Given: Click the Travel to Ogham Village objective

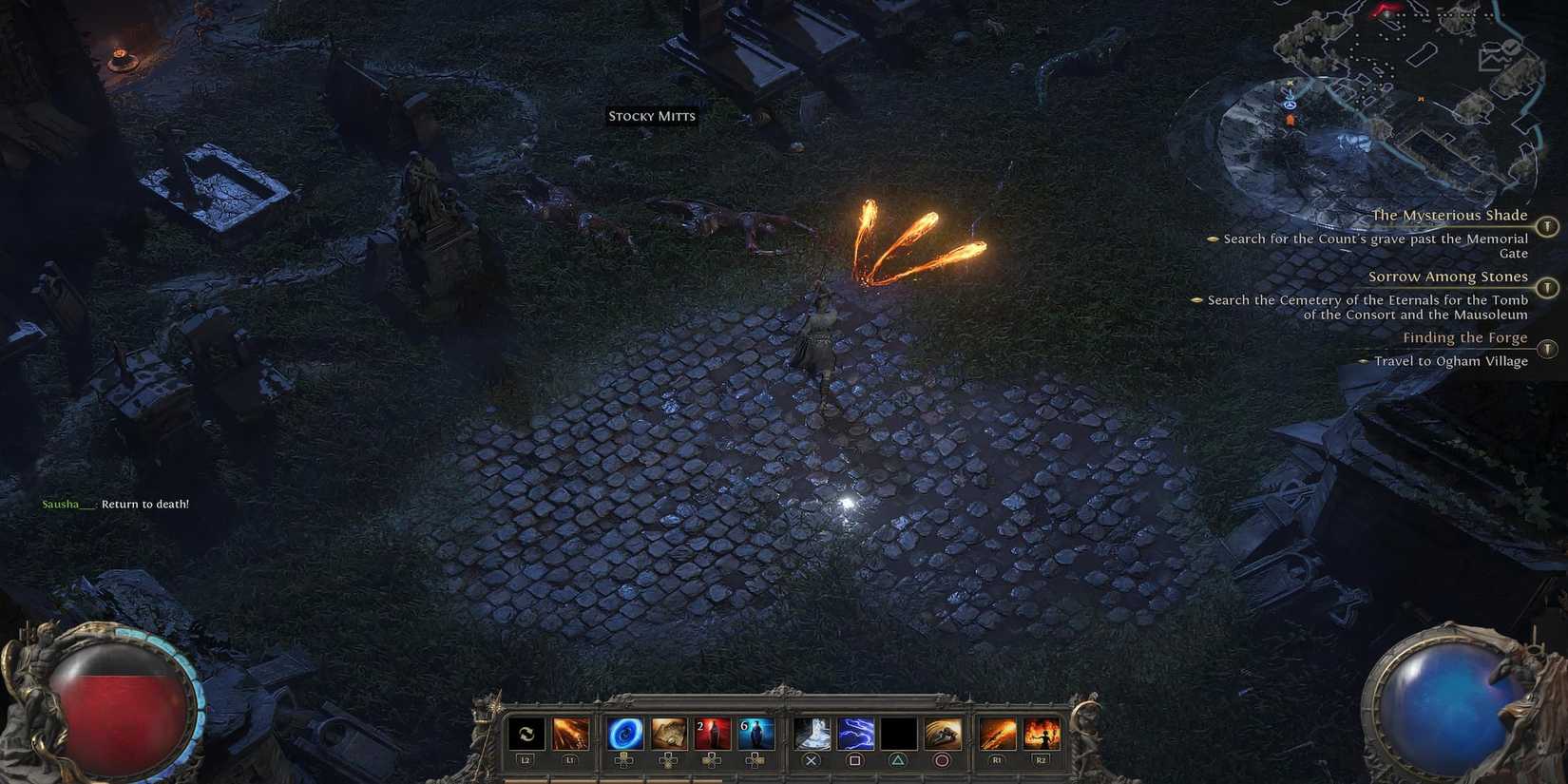Looking at the screenshot, I should pos(1451,361).
